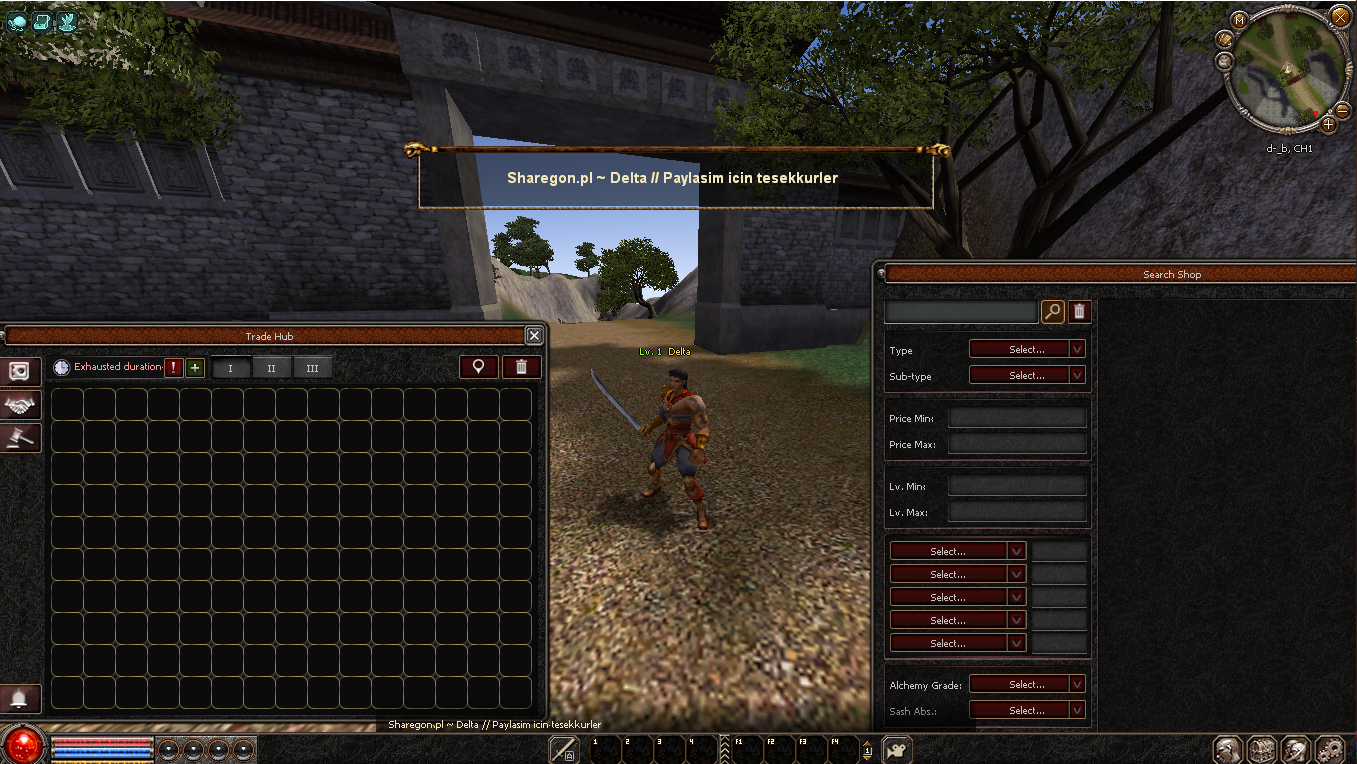The image size is (1357, 764).
Task: Switch to Trade Hub page III
Action: pos(312,368)
